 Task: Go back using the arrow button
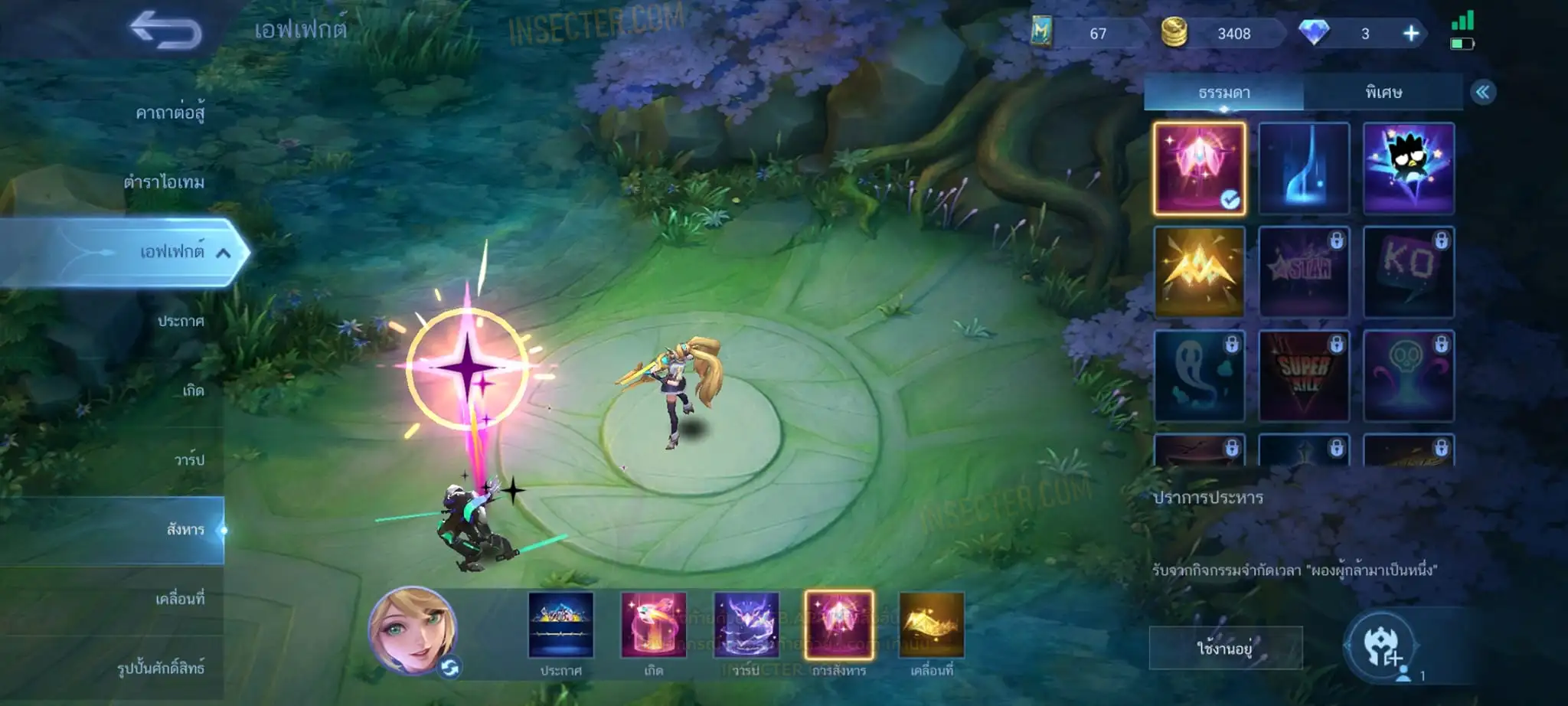(x=165, y=31)
